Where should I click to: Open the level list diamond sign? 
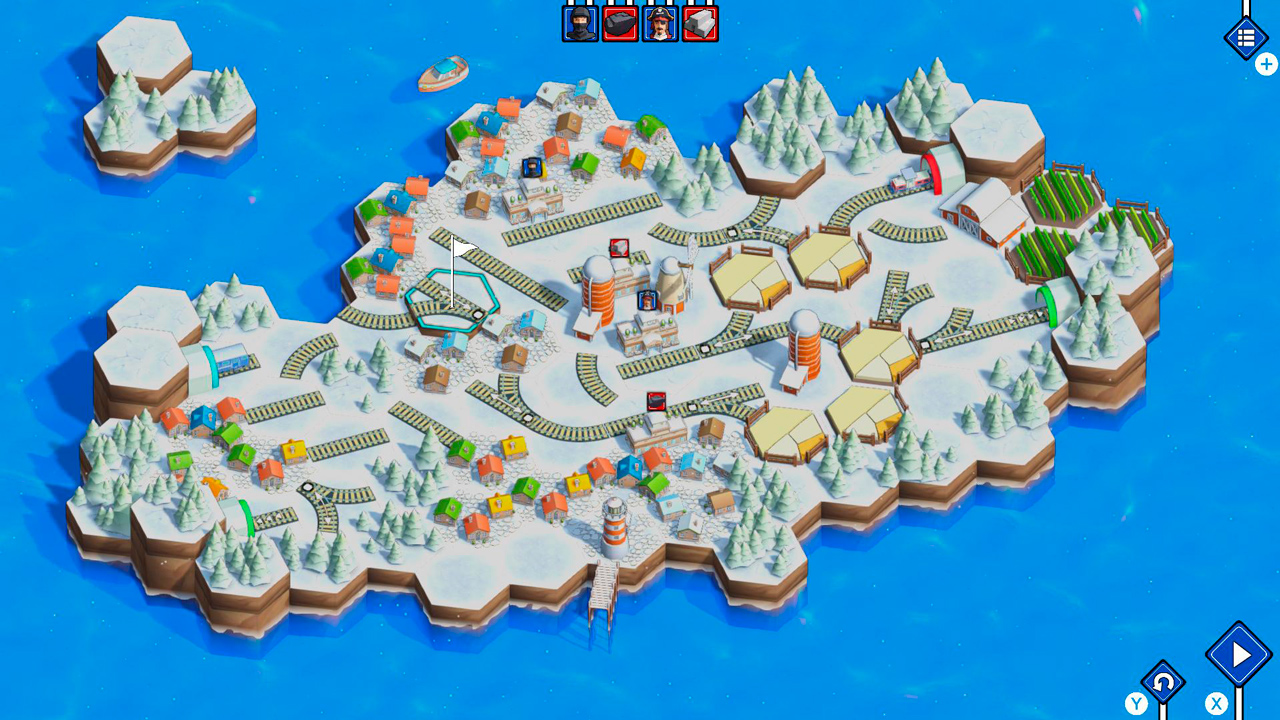point(1246,38)
